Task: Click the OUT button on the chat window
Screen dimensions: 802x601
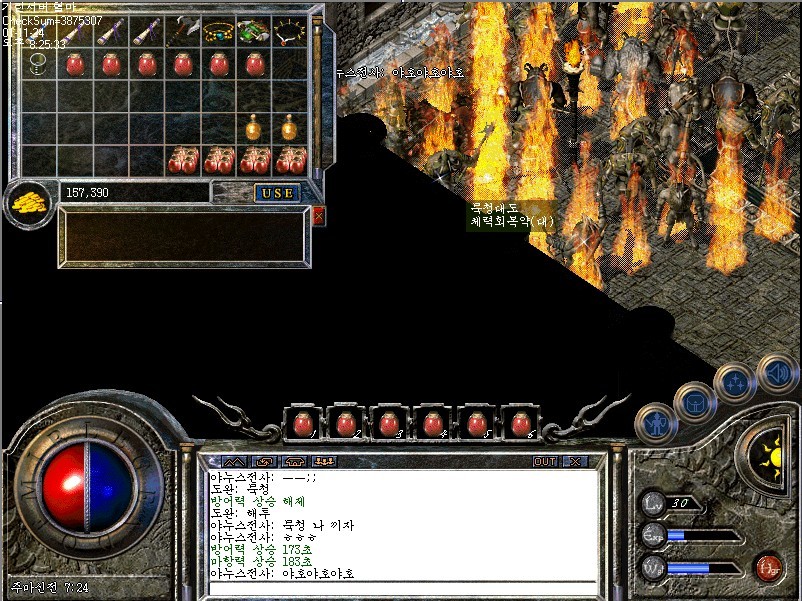Action: click(545, 462)
